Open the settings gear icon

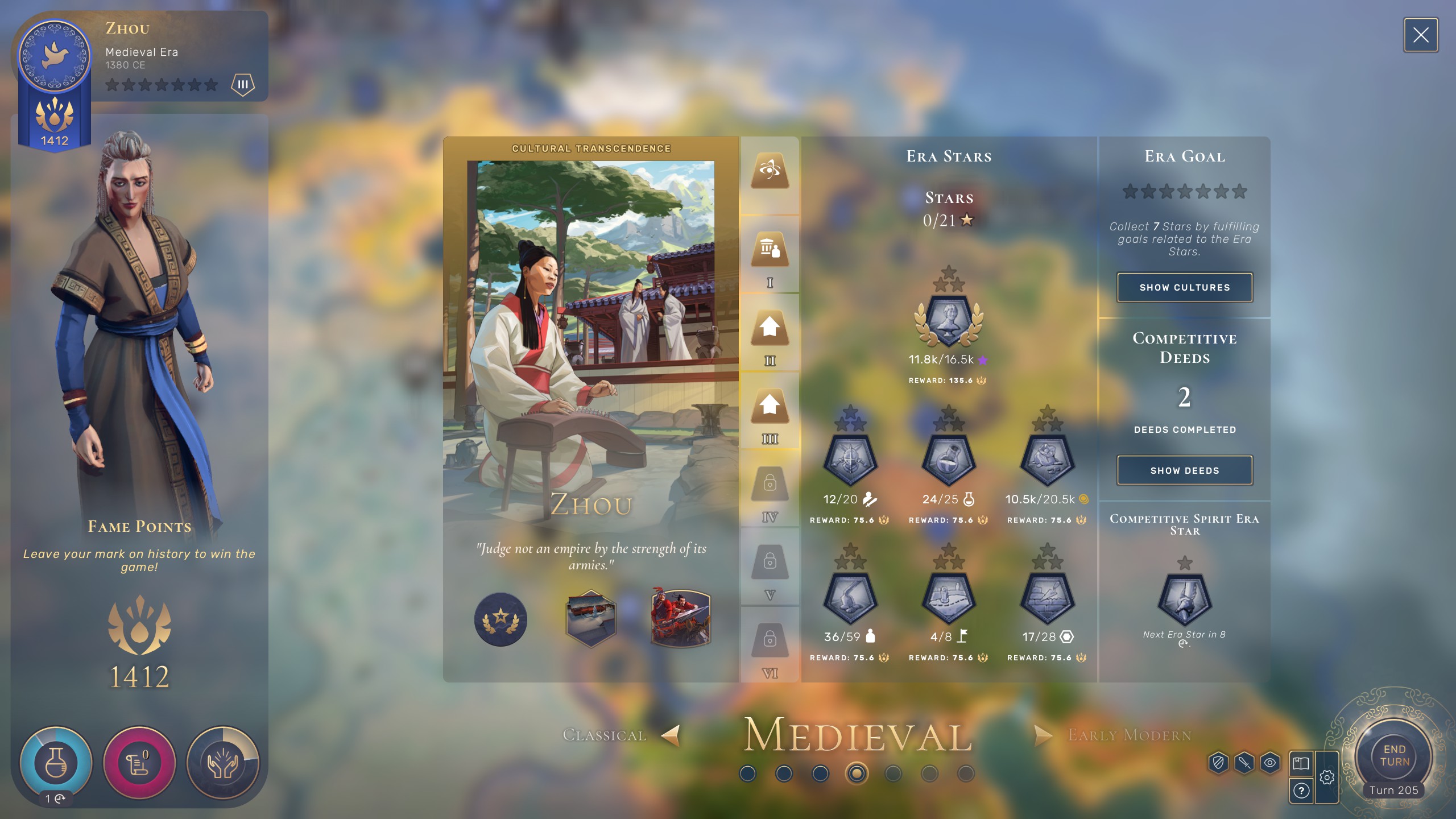pos(1327,777)
